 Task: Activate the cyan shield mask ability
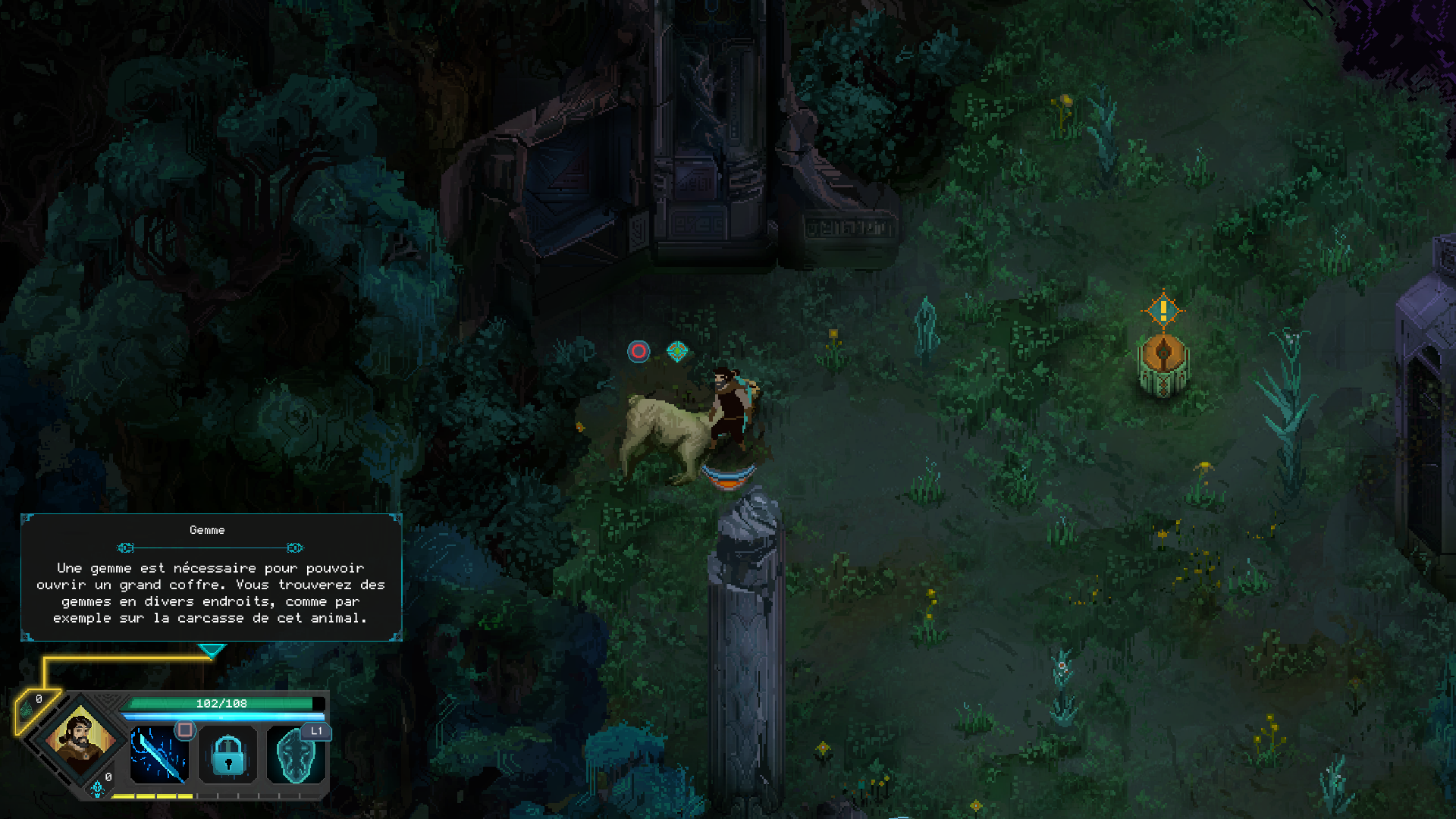click(296, 755)
